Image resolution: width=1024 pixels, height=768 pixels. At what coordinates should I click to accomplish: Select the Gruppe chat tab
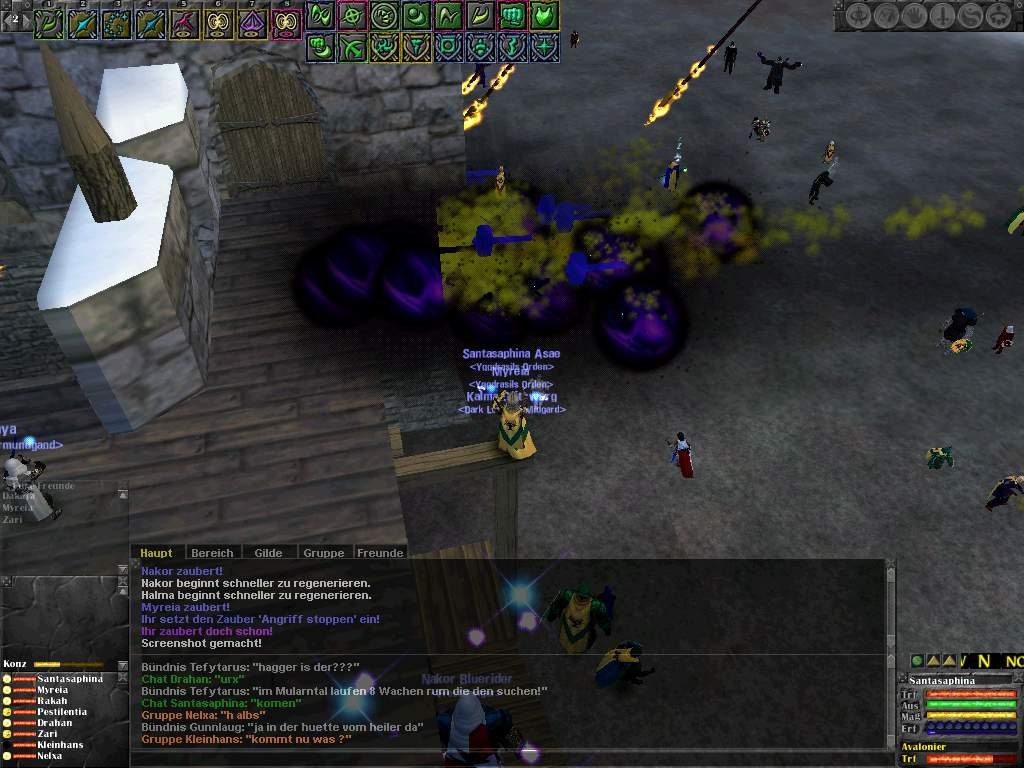click(324, 553)
